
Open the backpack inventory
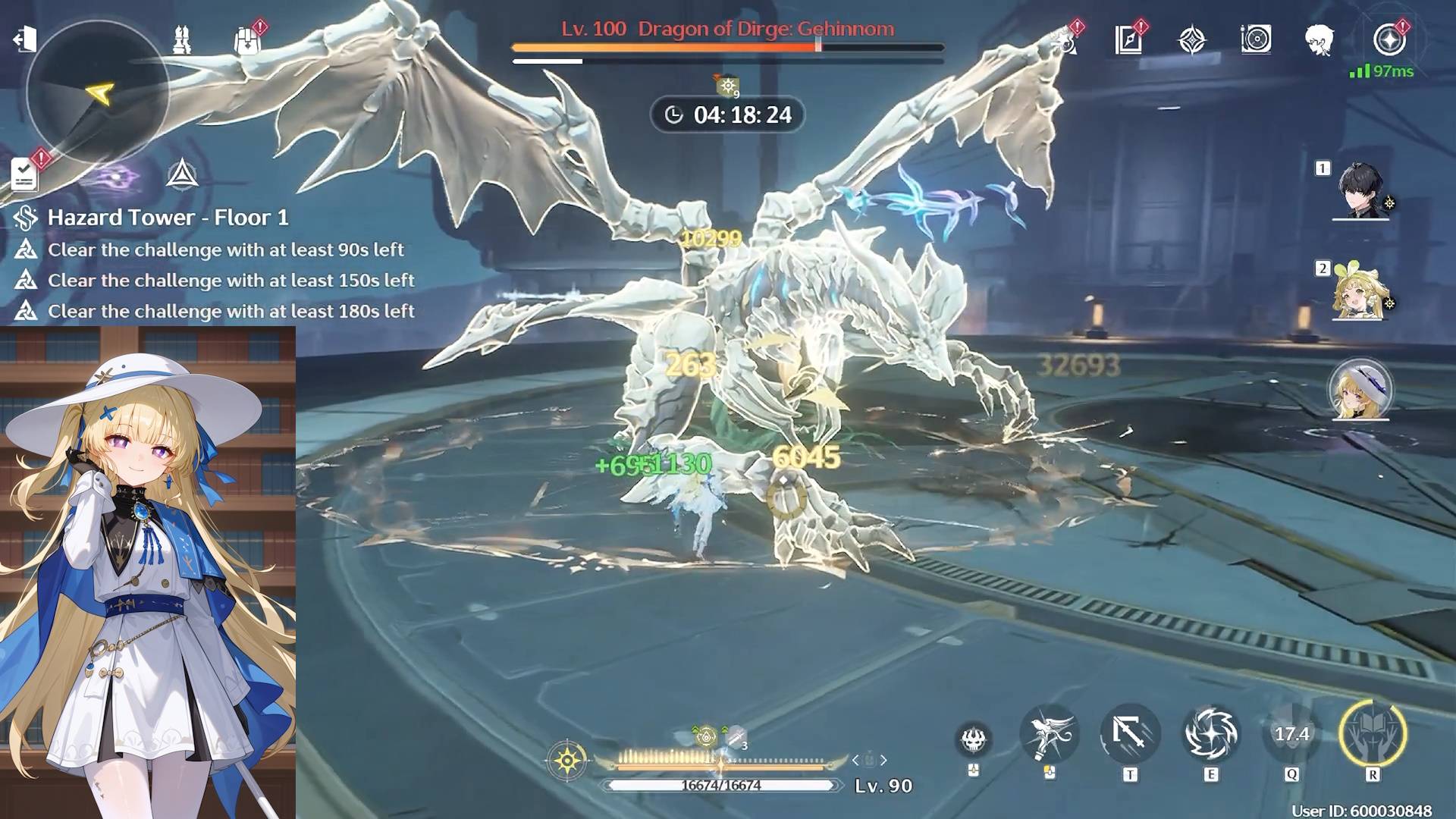click(247, 40)
